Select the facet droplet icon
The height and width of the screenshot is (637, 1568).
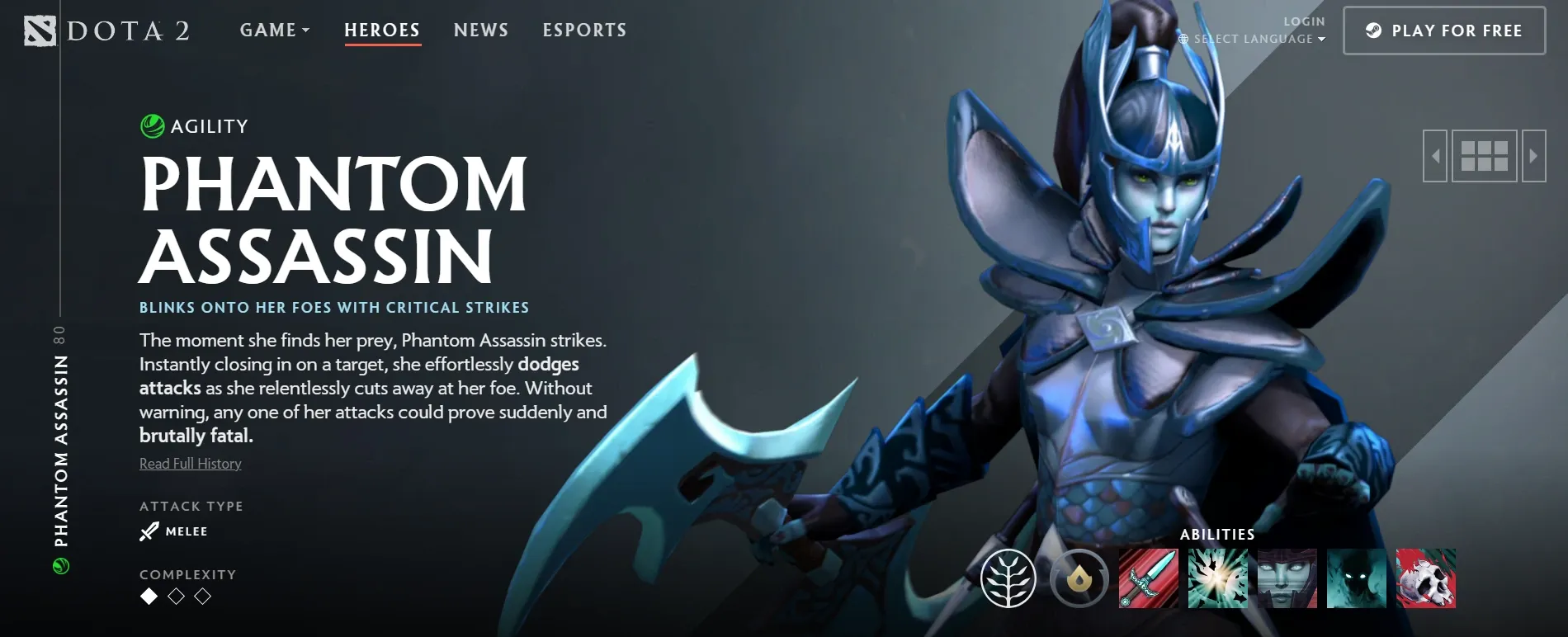tap(1078, 580)
